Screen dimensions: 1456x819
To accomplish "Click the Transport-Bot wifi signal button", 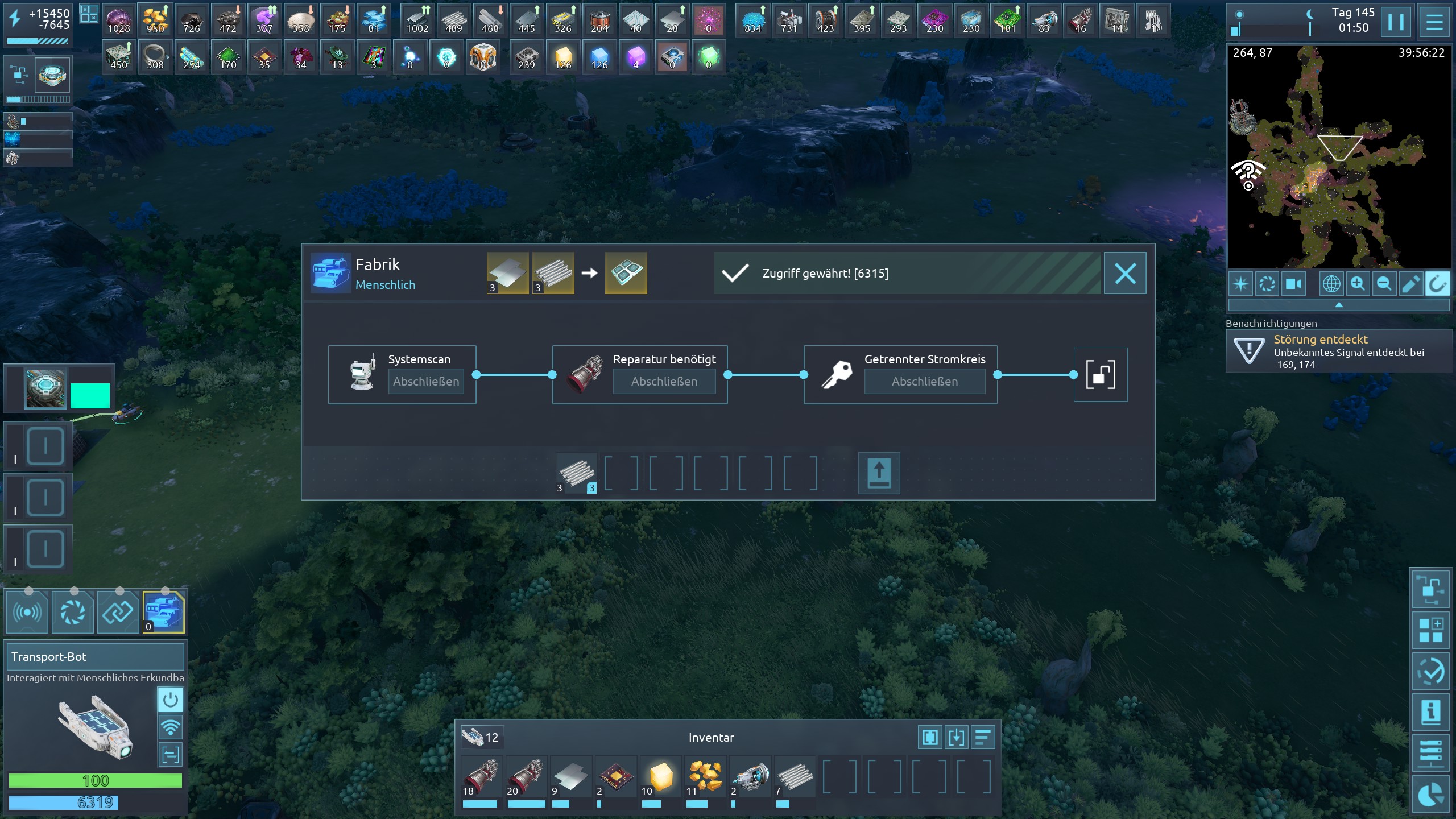I will [x=170, y=727].
